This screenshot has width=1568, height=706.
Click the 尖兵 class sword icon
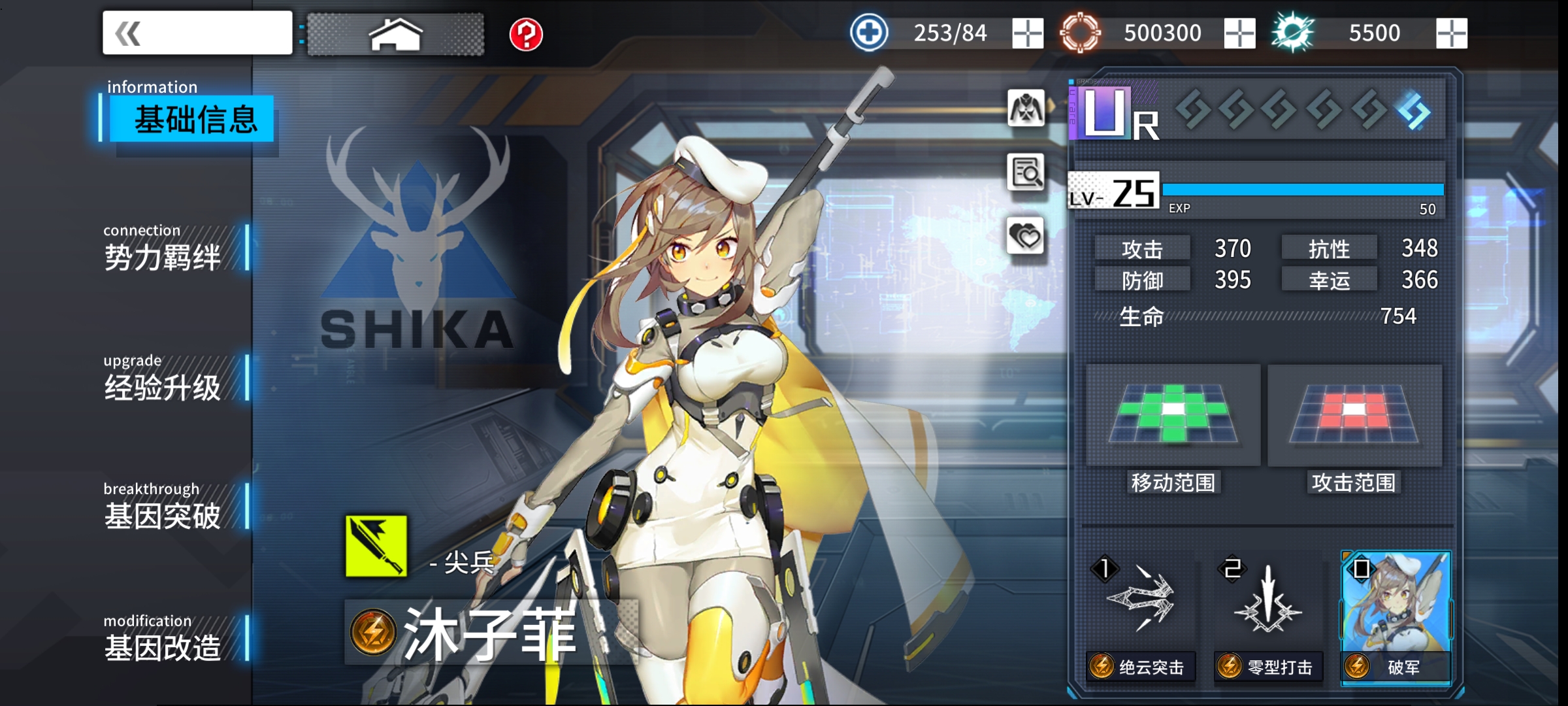tap(376, 546)
